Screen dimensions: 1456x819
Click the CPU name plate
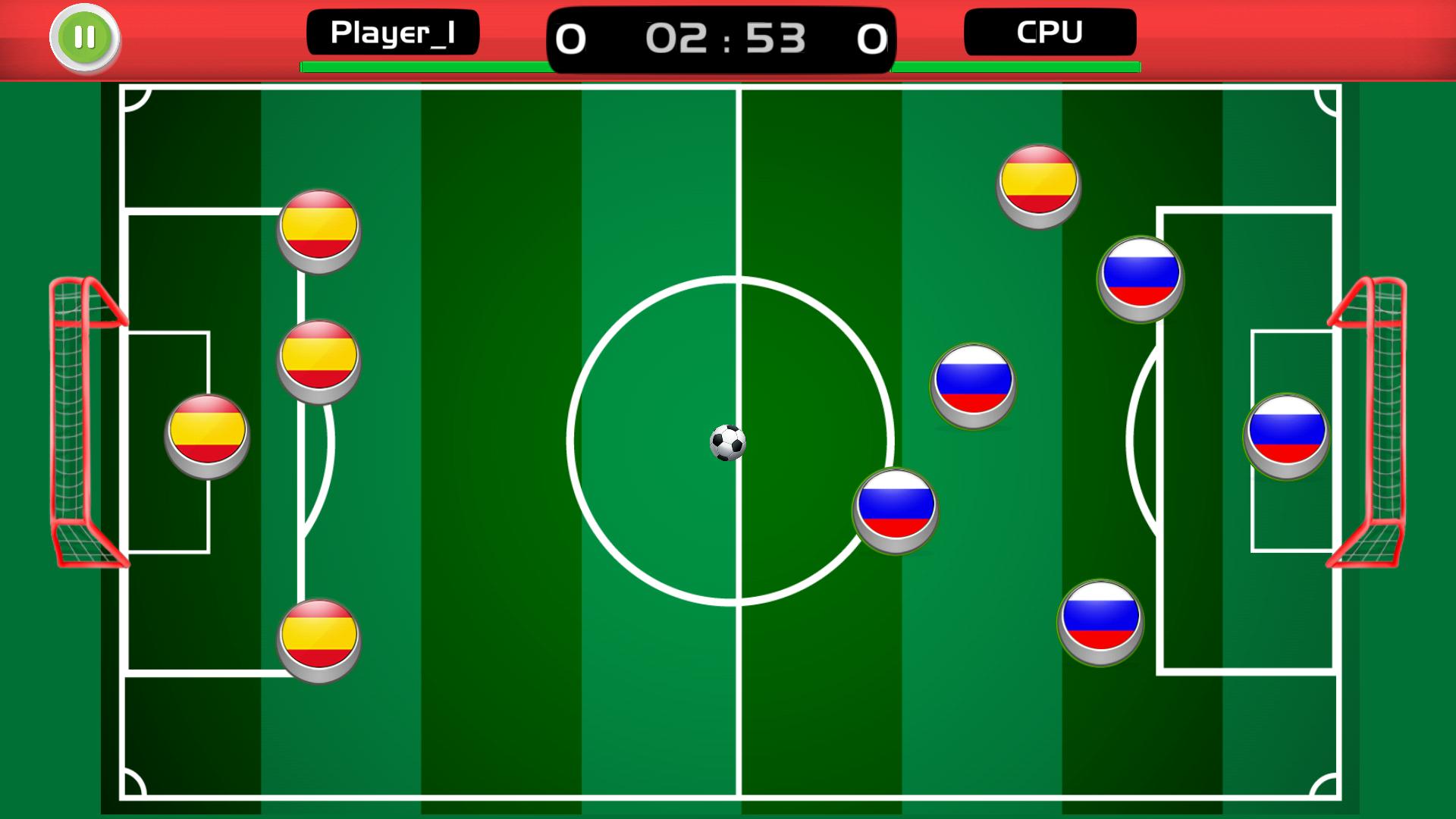coord(1050,31)
